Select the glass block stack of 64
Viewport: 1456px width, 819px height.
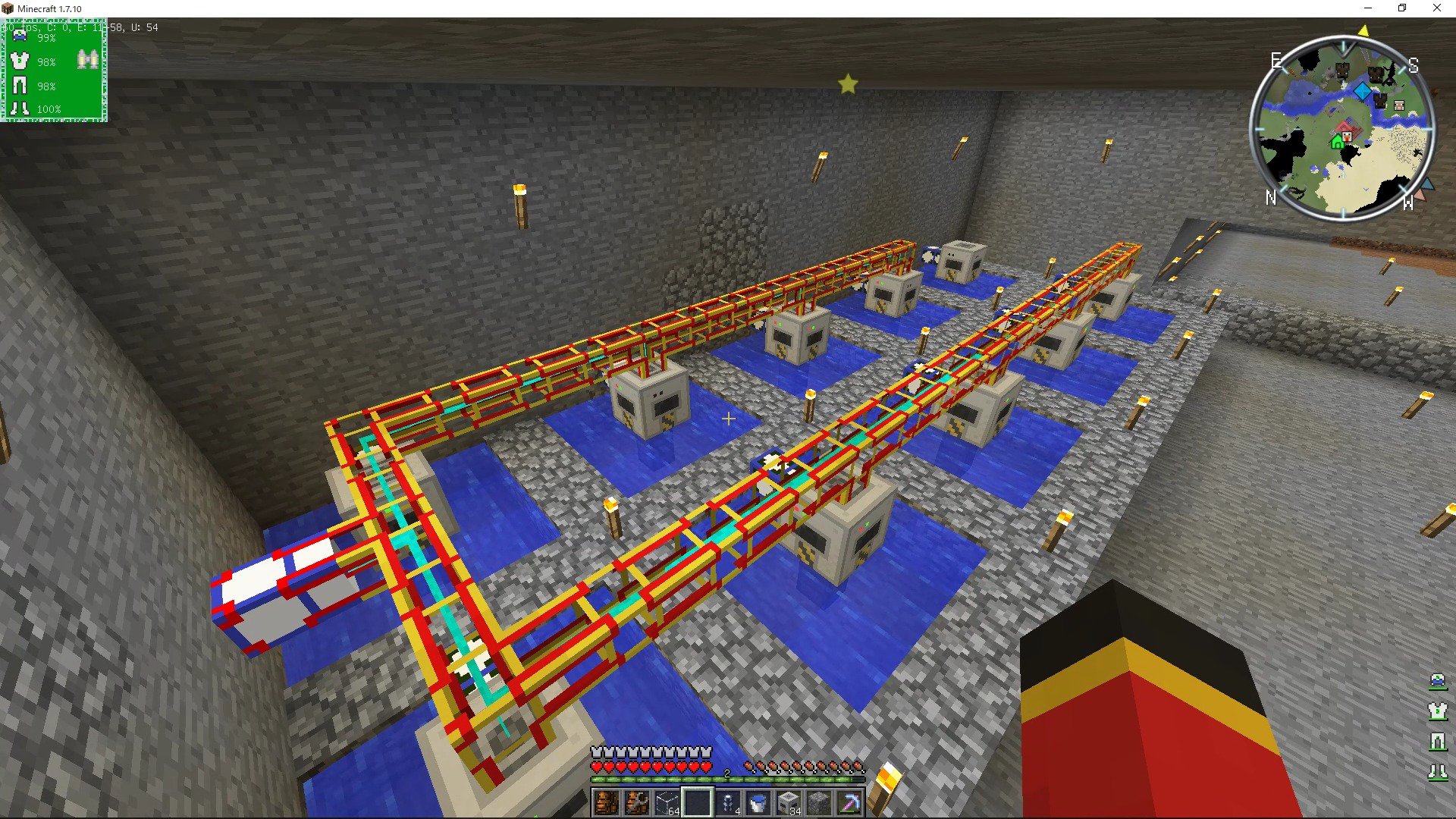pos(665,802)
